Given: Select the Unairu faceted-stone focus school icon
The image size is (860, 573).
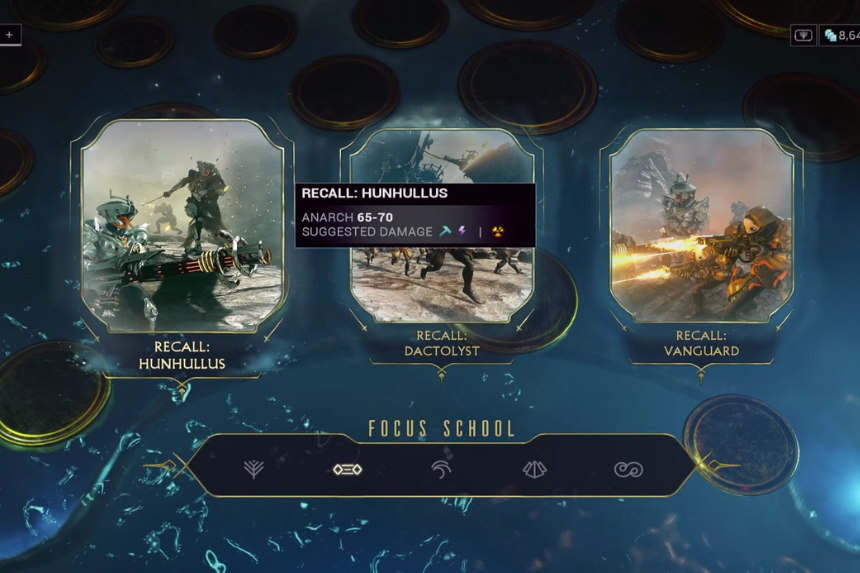Looking at the screenshot, I should tap(535, 469).
